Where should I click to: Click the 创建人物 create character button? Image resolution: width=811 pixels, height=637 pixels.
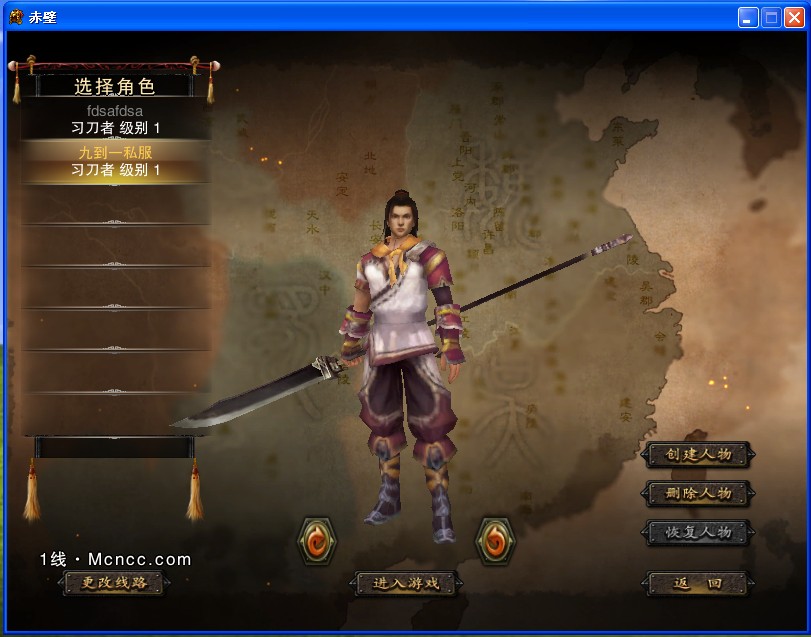click(698, 454)
